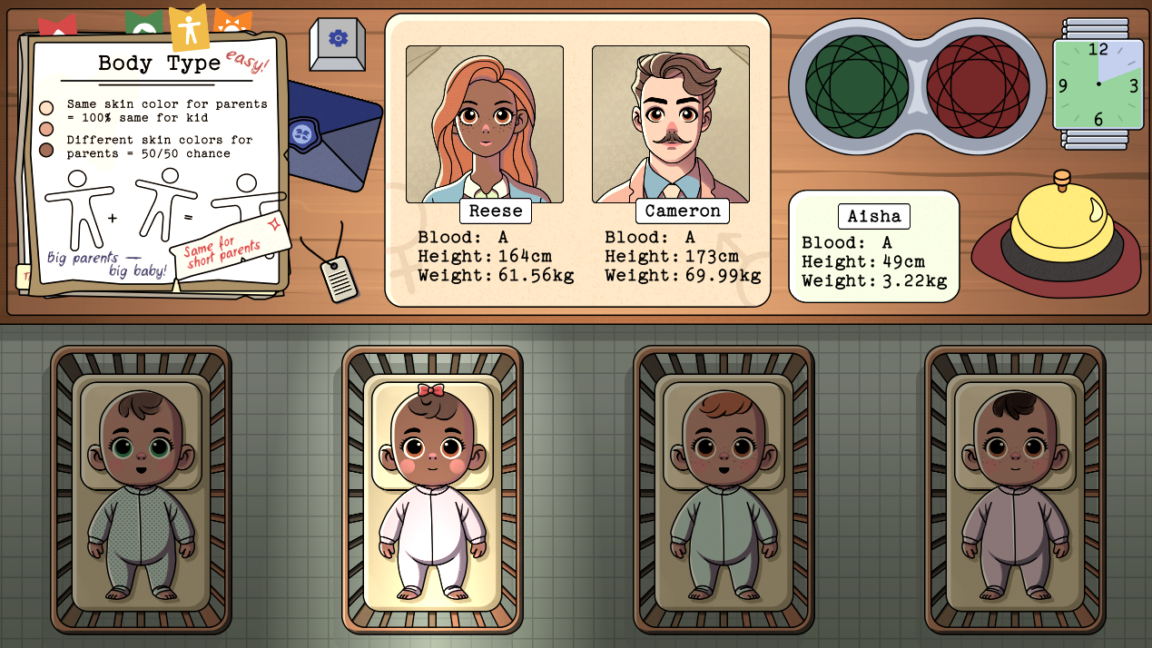This screenshot has height=648, width=1152.
Task: Inspect the paper tag on the desk
Action: [x=337, y=277]
